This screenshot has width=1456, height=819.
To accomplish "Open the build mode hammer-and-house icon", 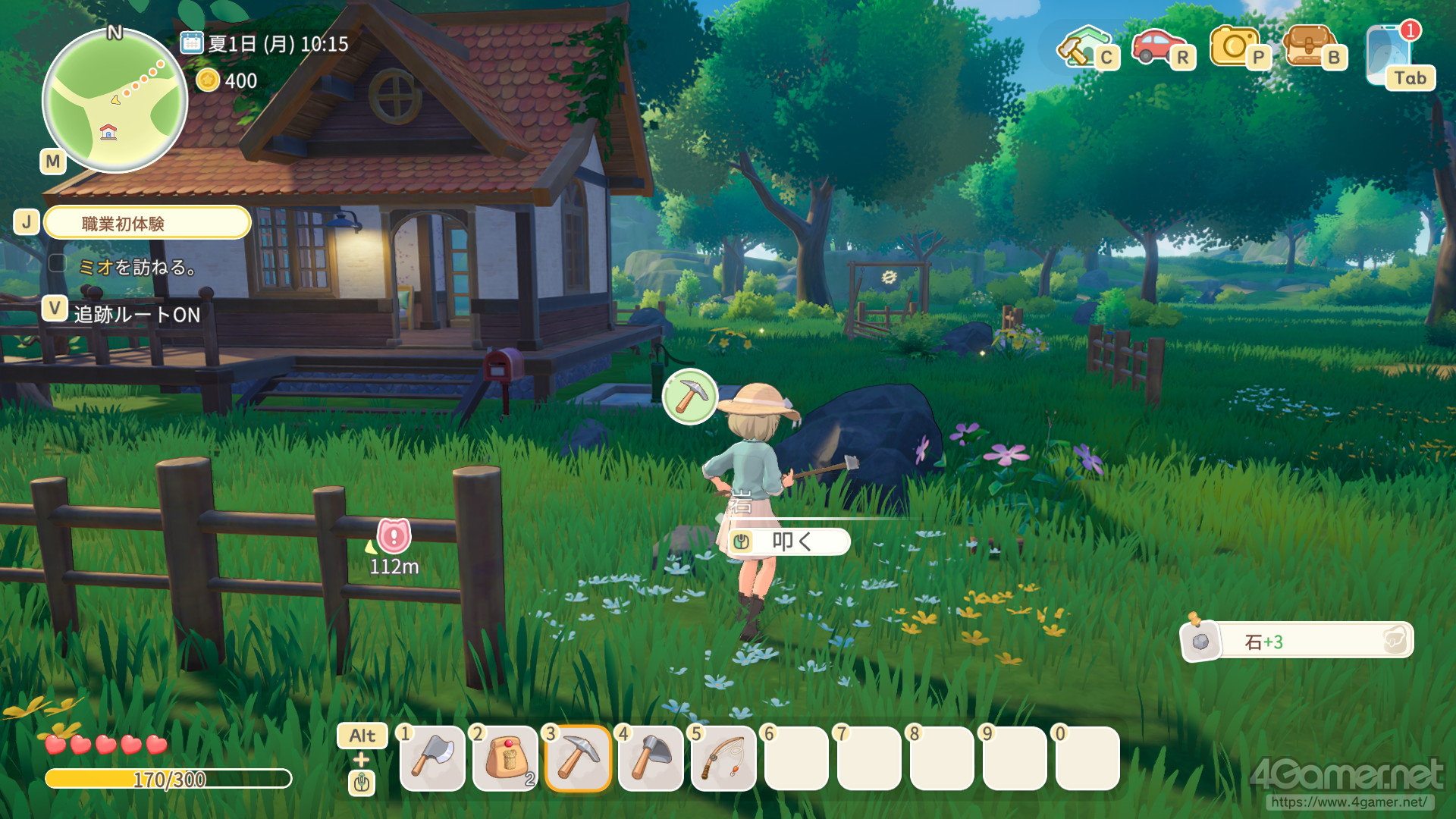I will (1084, 47).
